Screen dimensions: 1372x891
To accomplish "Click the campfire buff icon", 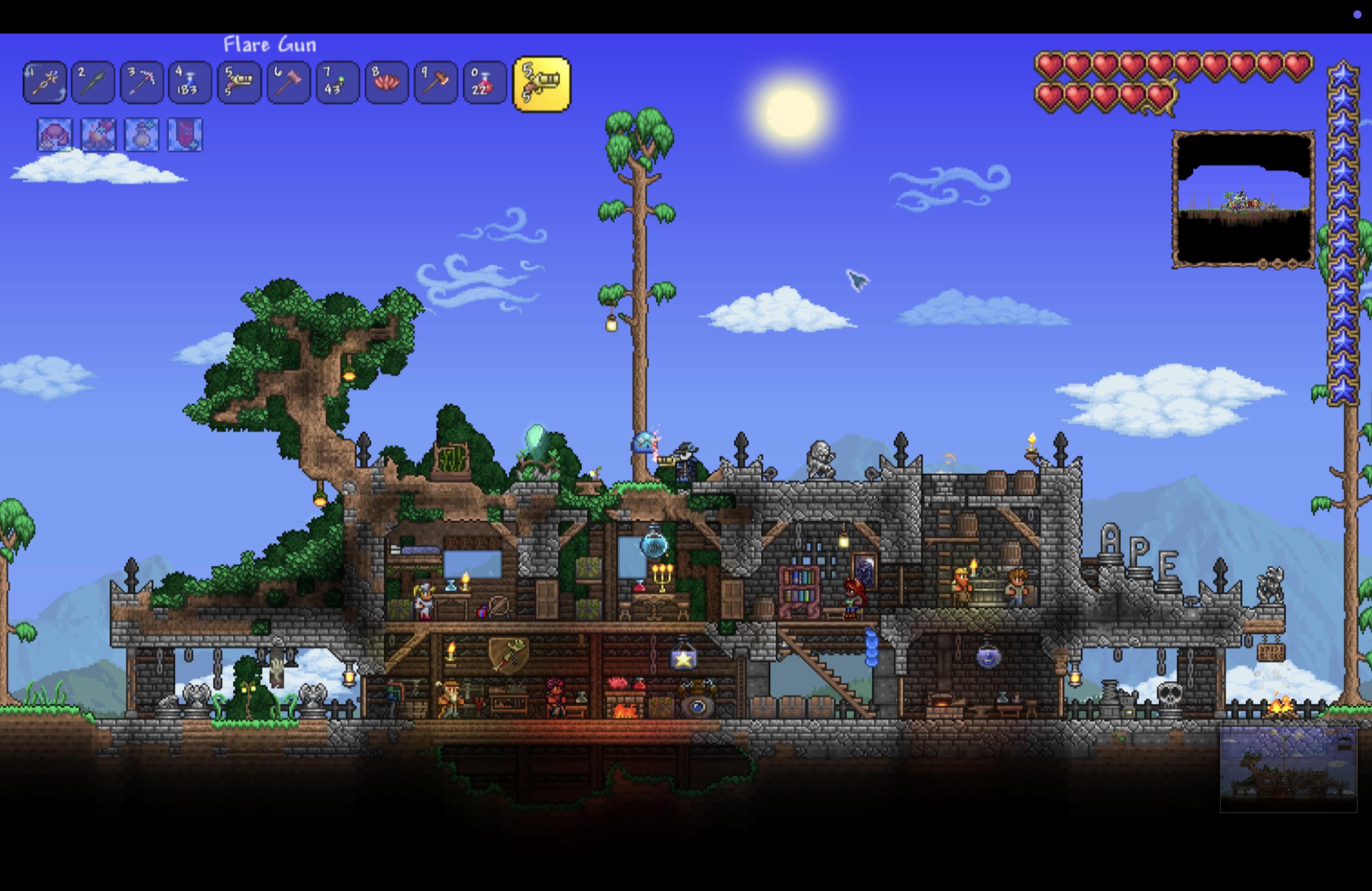I will pyautogui.click(x=98, y=136).
